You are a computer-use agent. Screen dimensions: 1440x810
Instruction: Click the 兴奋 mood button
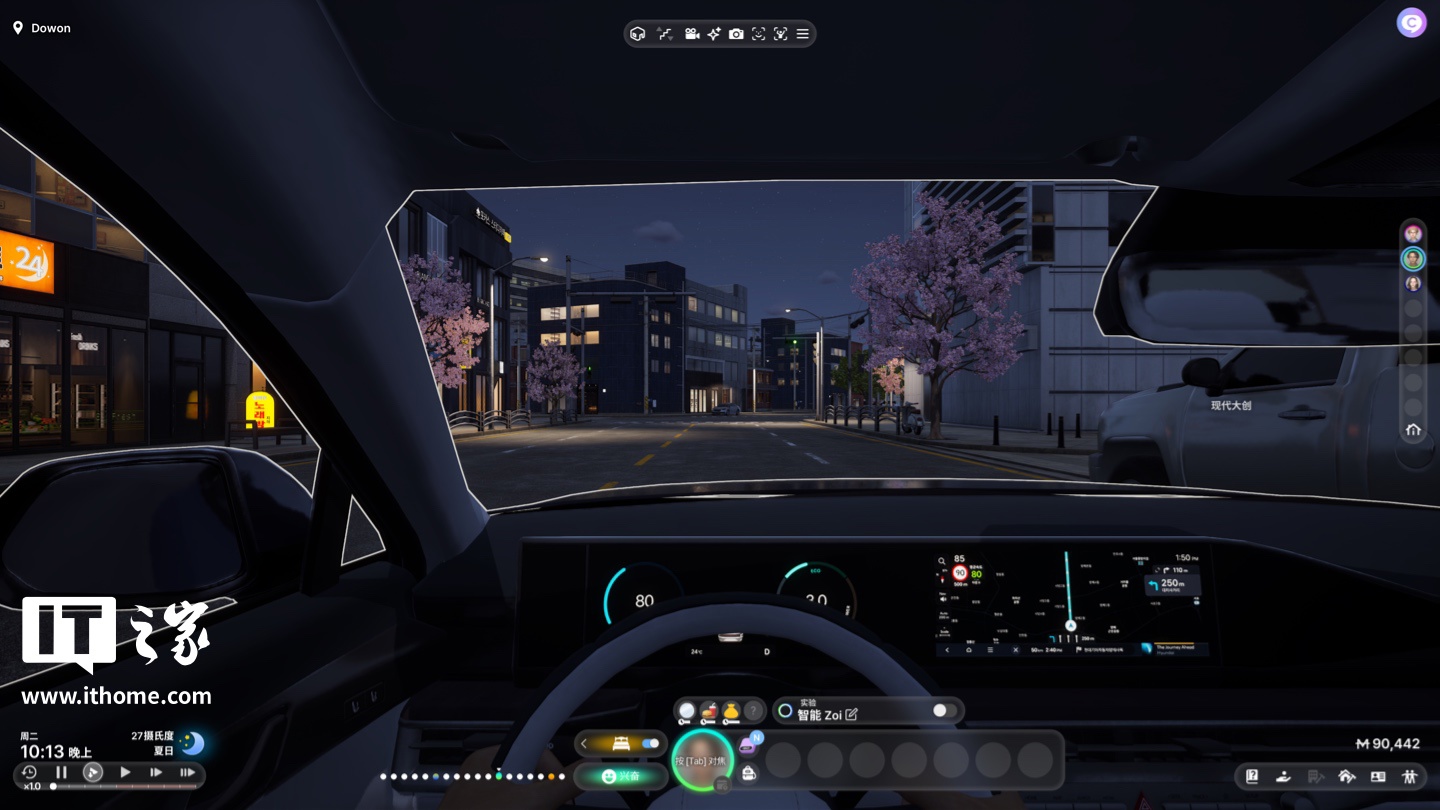[622, 776]
